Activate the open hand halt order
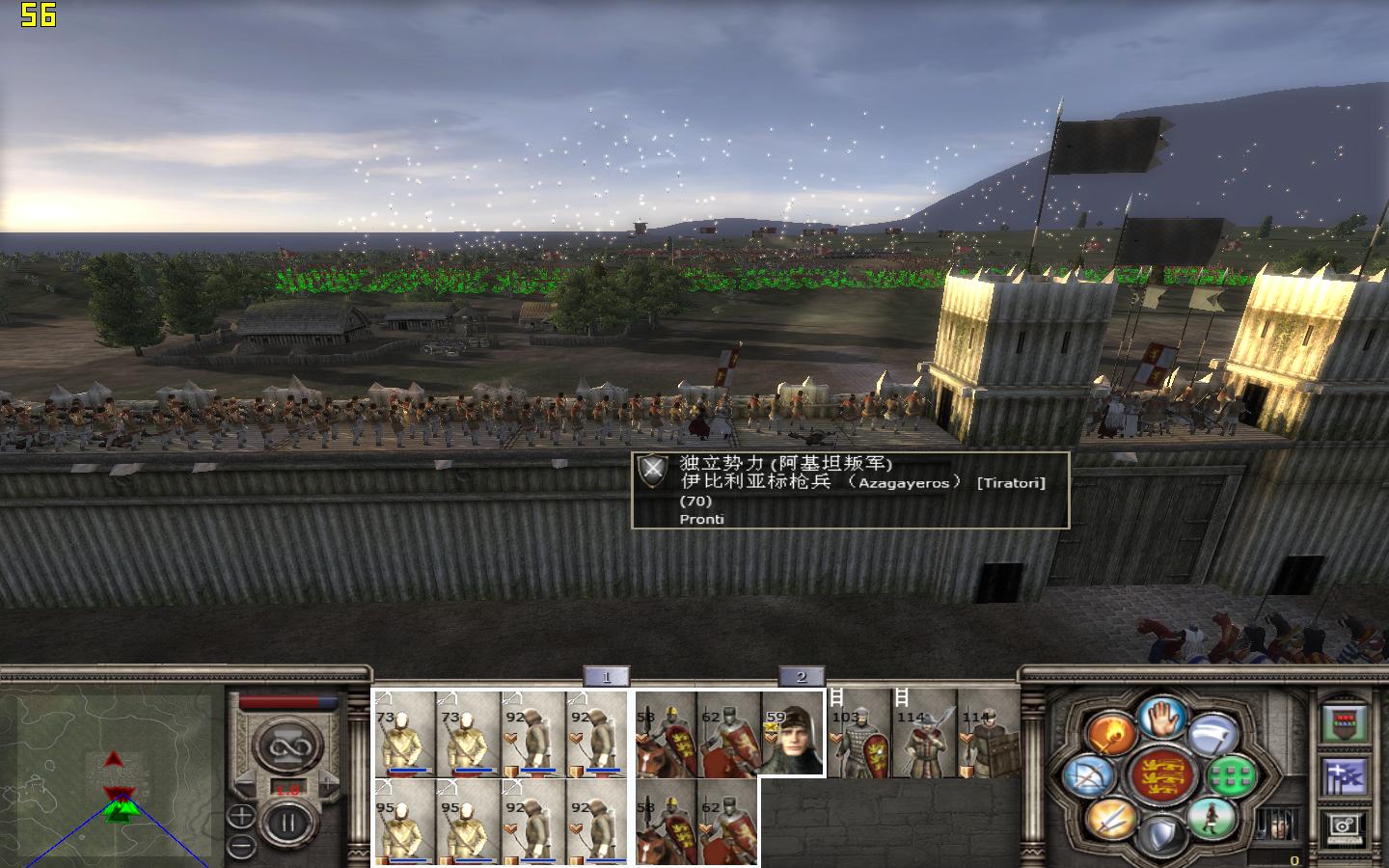Viewport: 1389px width, 868px height. tap(1162, 717)
